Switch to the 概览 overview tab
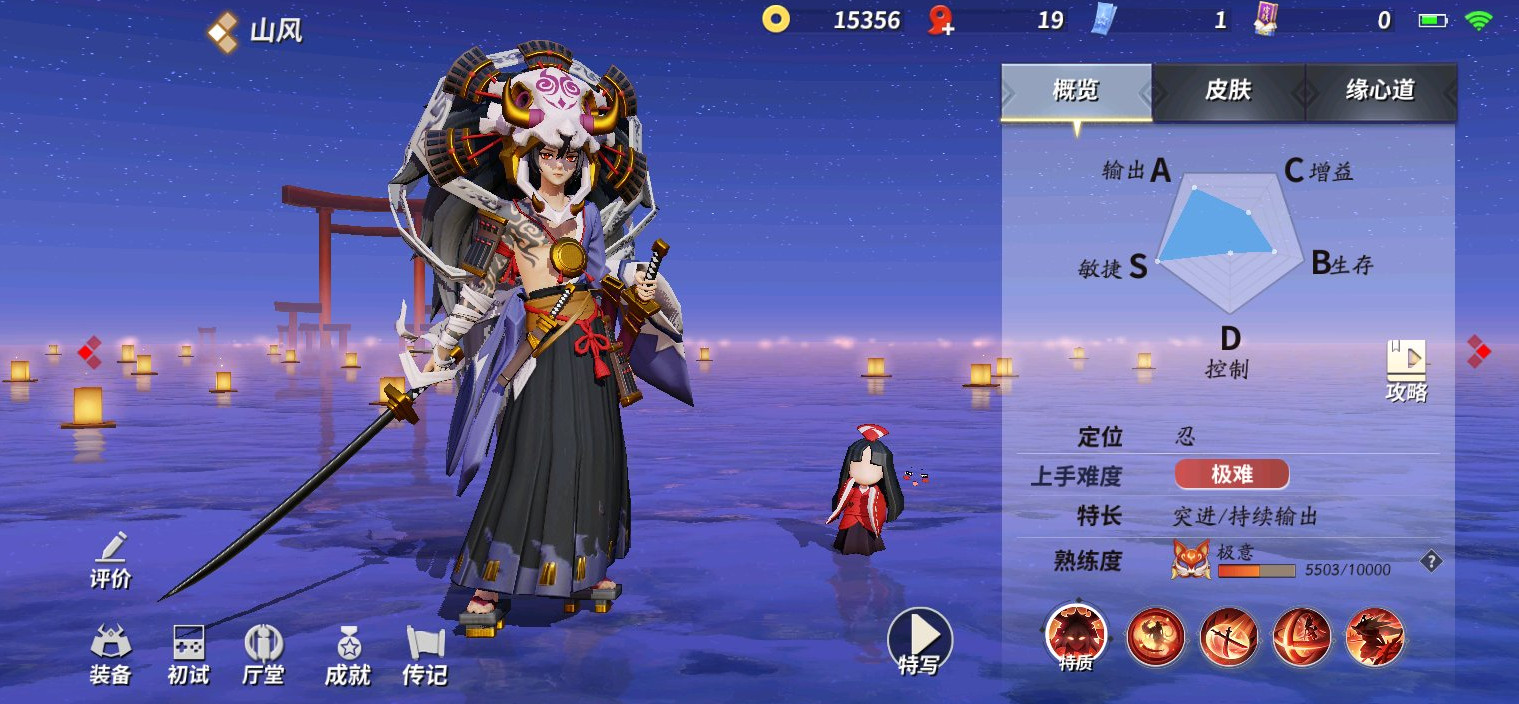1519x704 pixels. [1076, 91]
